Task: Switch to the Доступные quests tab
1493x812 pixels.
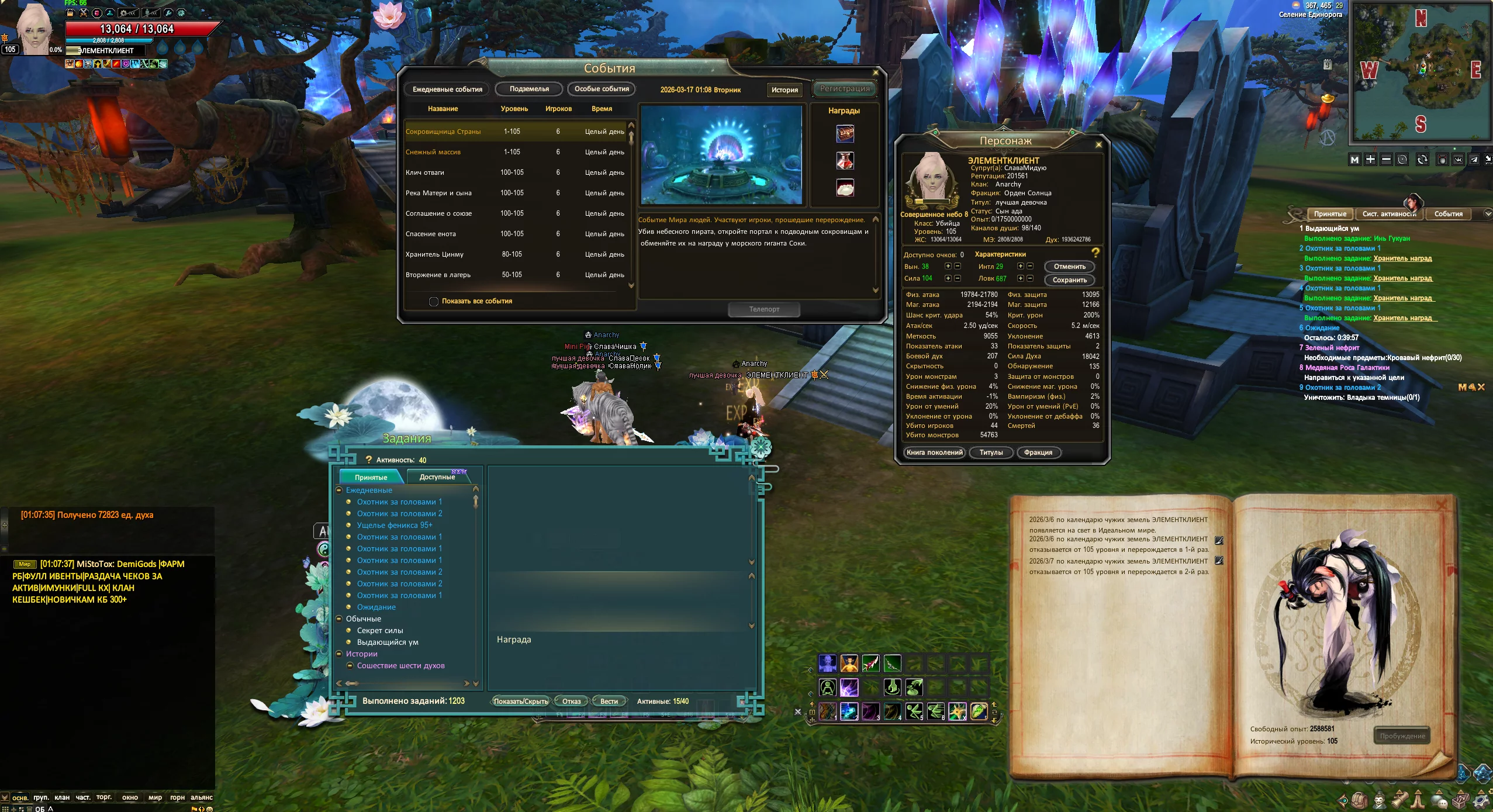Action: (x=437, y=477)
